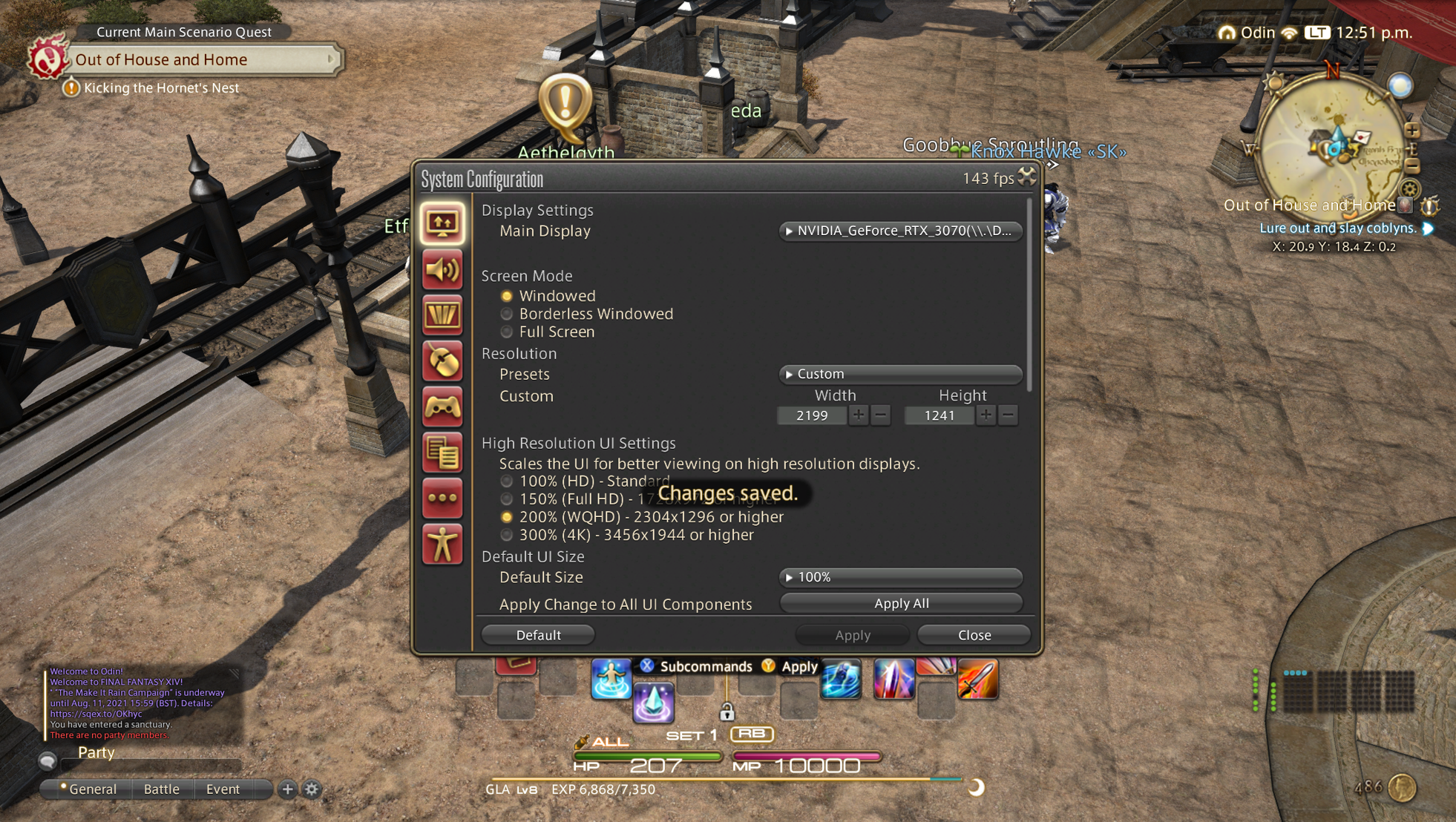Activate the flaming sword hotbar ability
Image resolution: width=1456 pixels, height=822 pixels.
click(977, 679)
